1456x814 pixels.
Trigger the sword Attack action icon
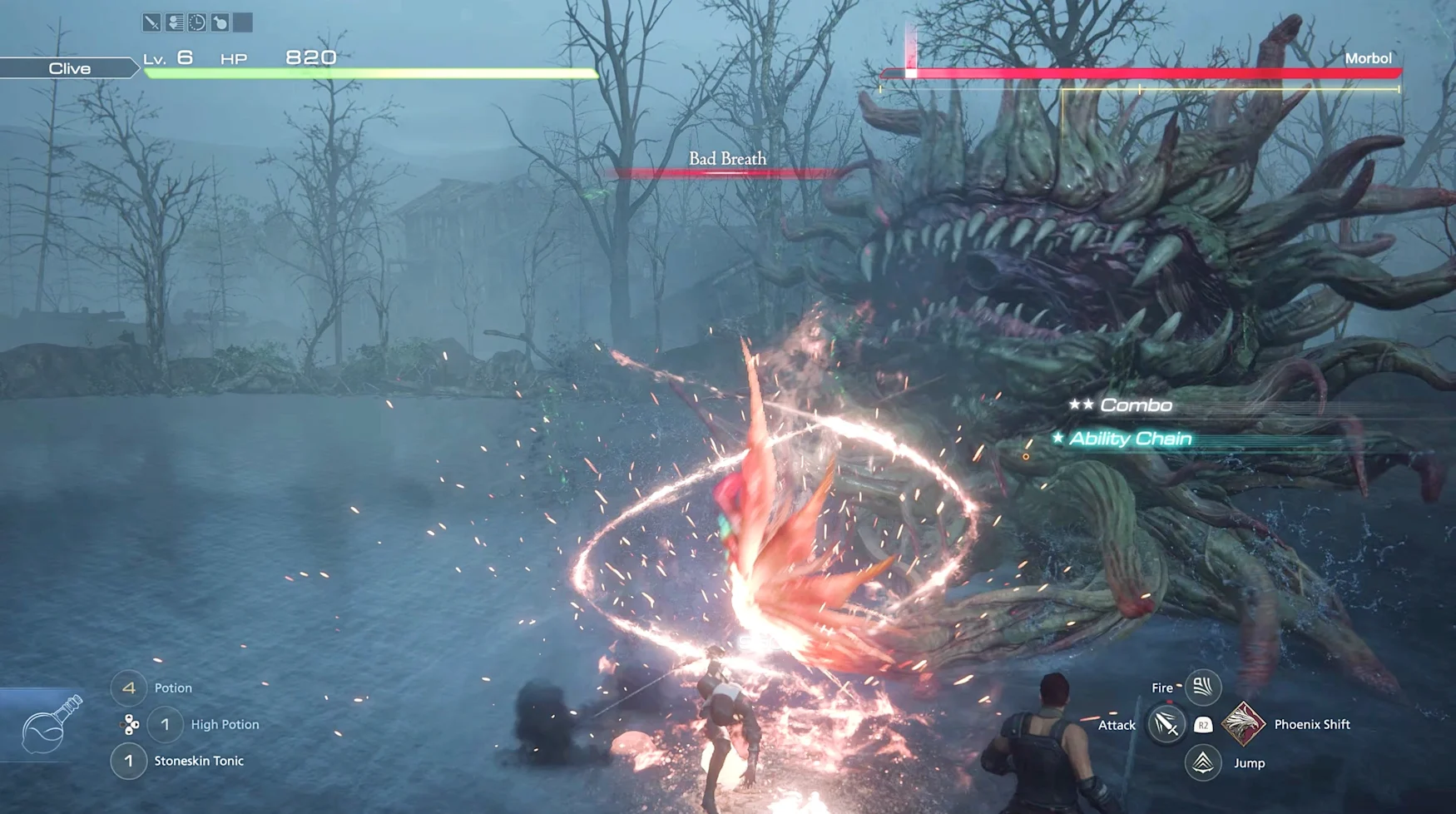(1166, 724)
